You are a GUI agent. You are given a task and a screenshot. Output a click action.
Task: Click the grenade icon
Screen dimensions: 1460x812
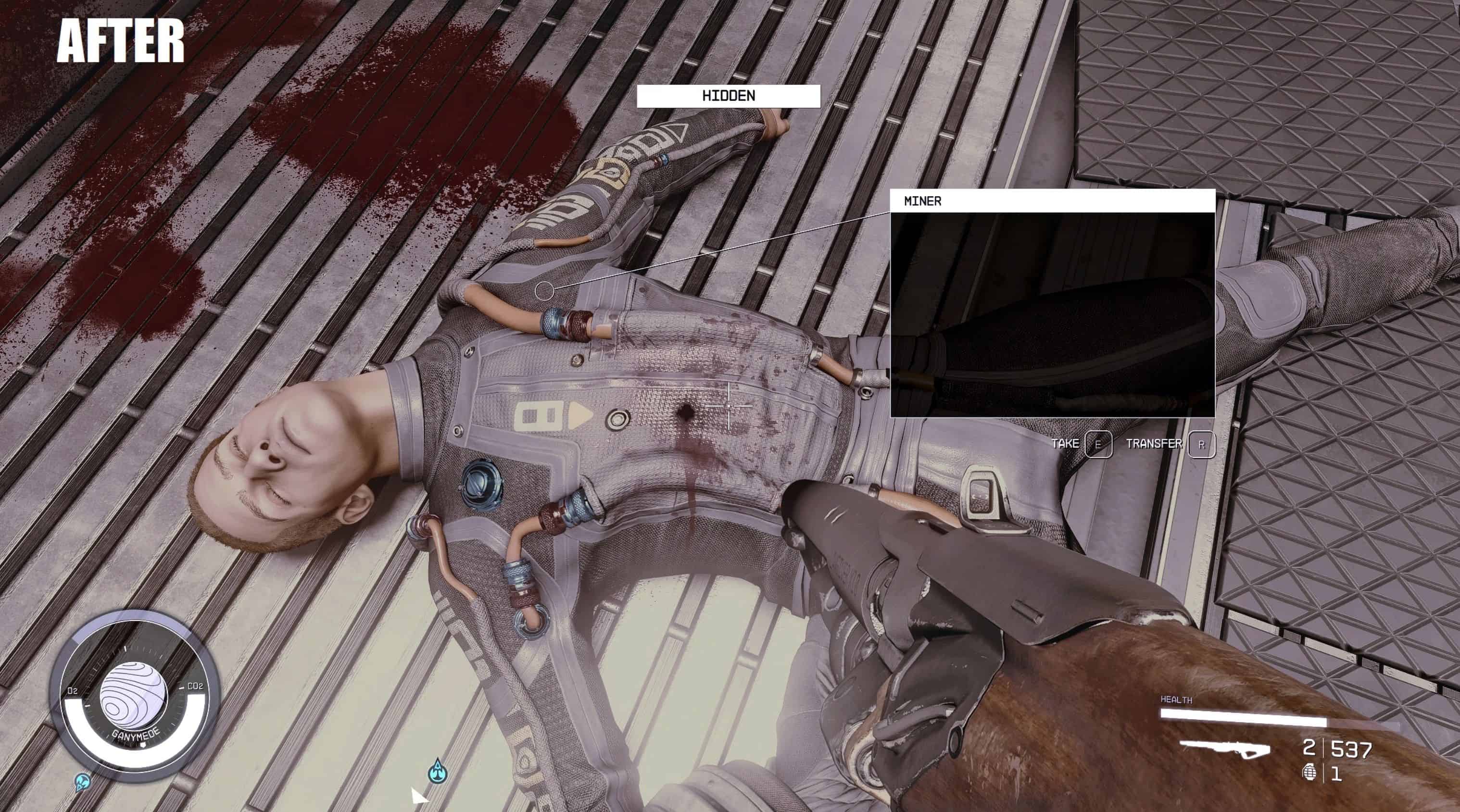click(x=1309, y=772)
